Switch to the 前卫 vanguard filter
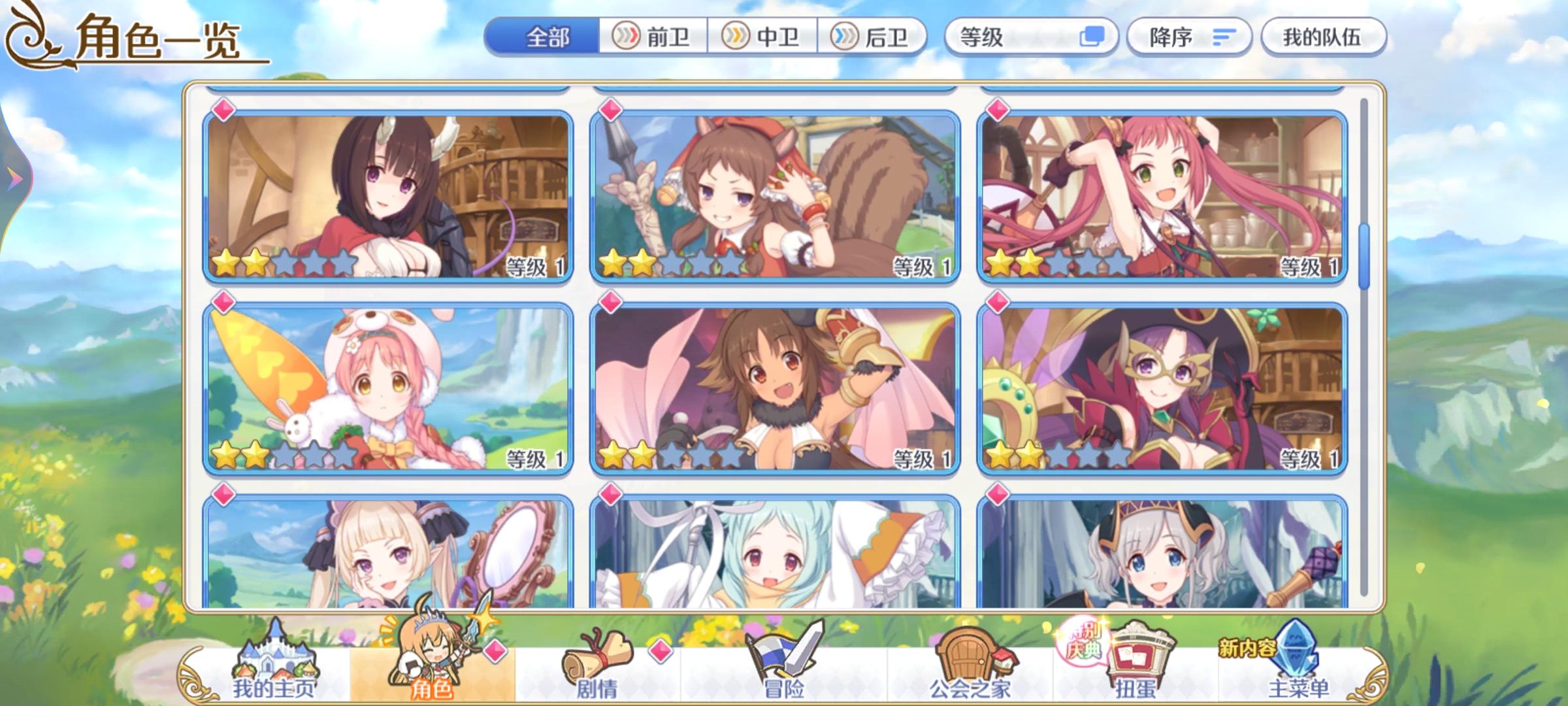The height and width of the screenshot is (706, 1568). [653, 37]
